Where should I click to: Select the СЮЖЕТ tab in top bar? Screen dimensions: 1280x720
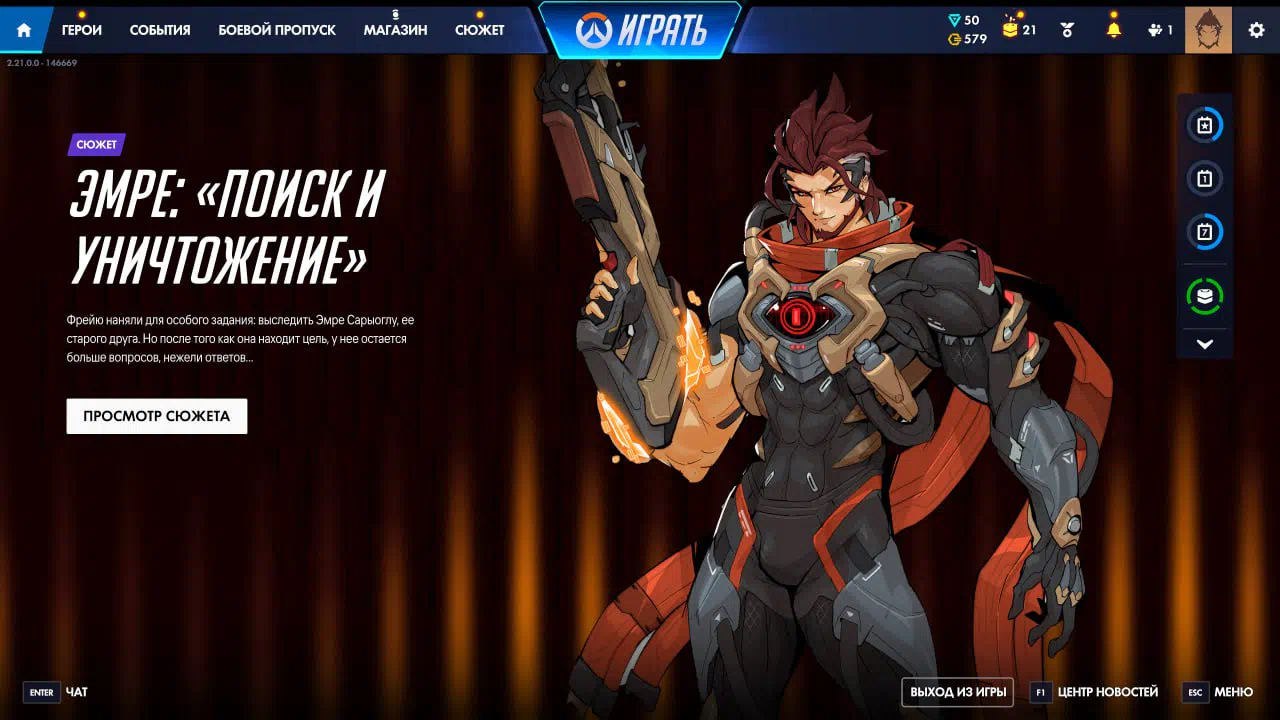click(480, 30)
